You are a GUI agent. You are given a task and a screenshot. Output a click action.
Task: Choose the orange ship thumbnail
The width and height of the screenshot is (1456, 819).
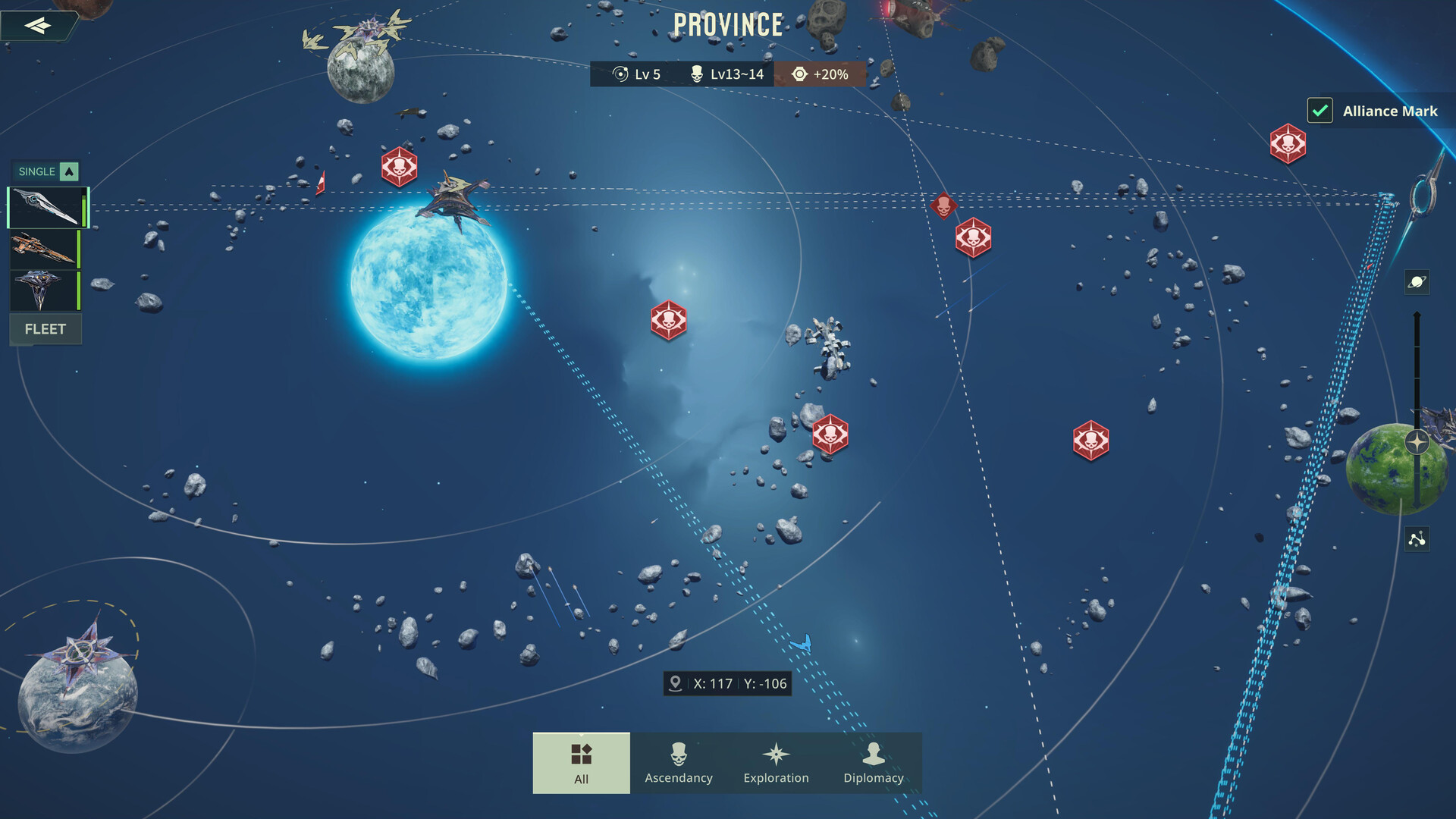point(44,249)
